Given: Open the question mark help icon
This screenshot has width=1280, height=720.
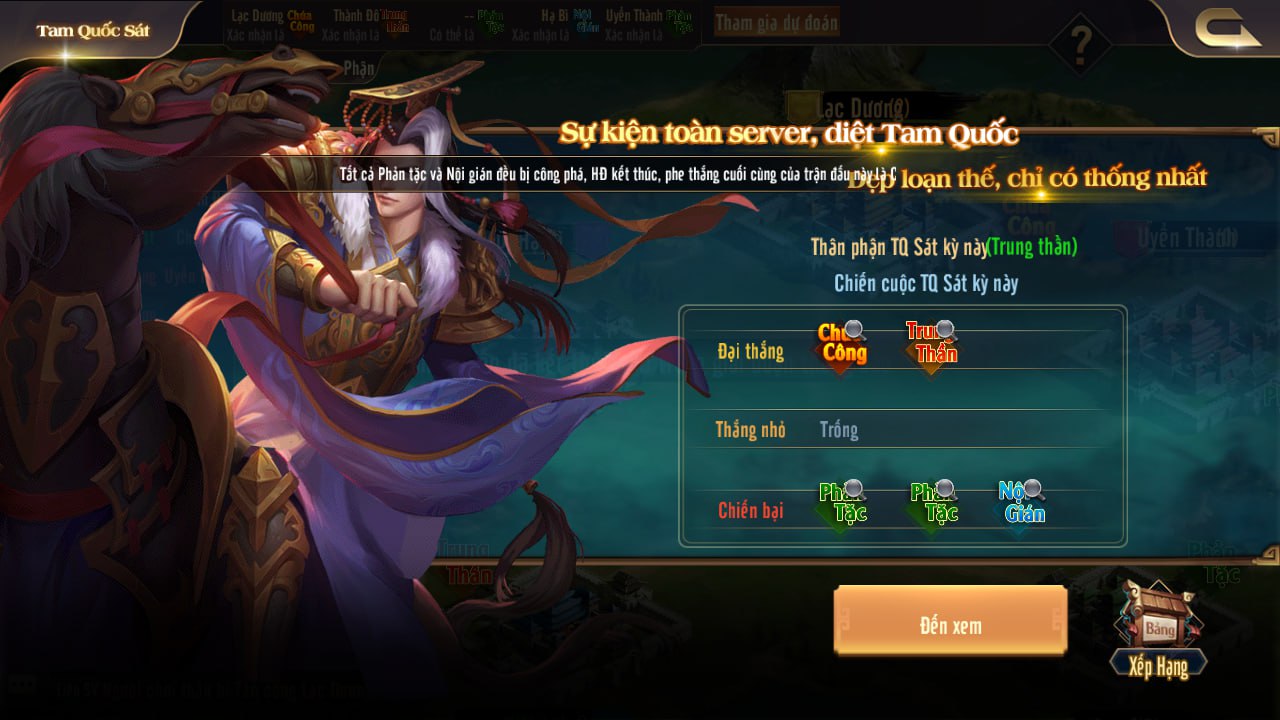Looking at the screenshot, I should click(1080, 44).
